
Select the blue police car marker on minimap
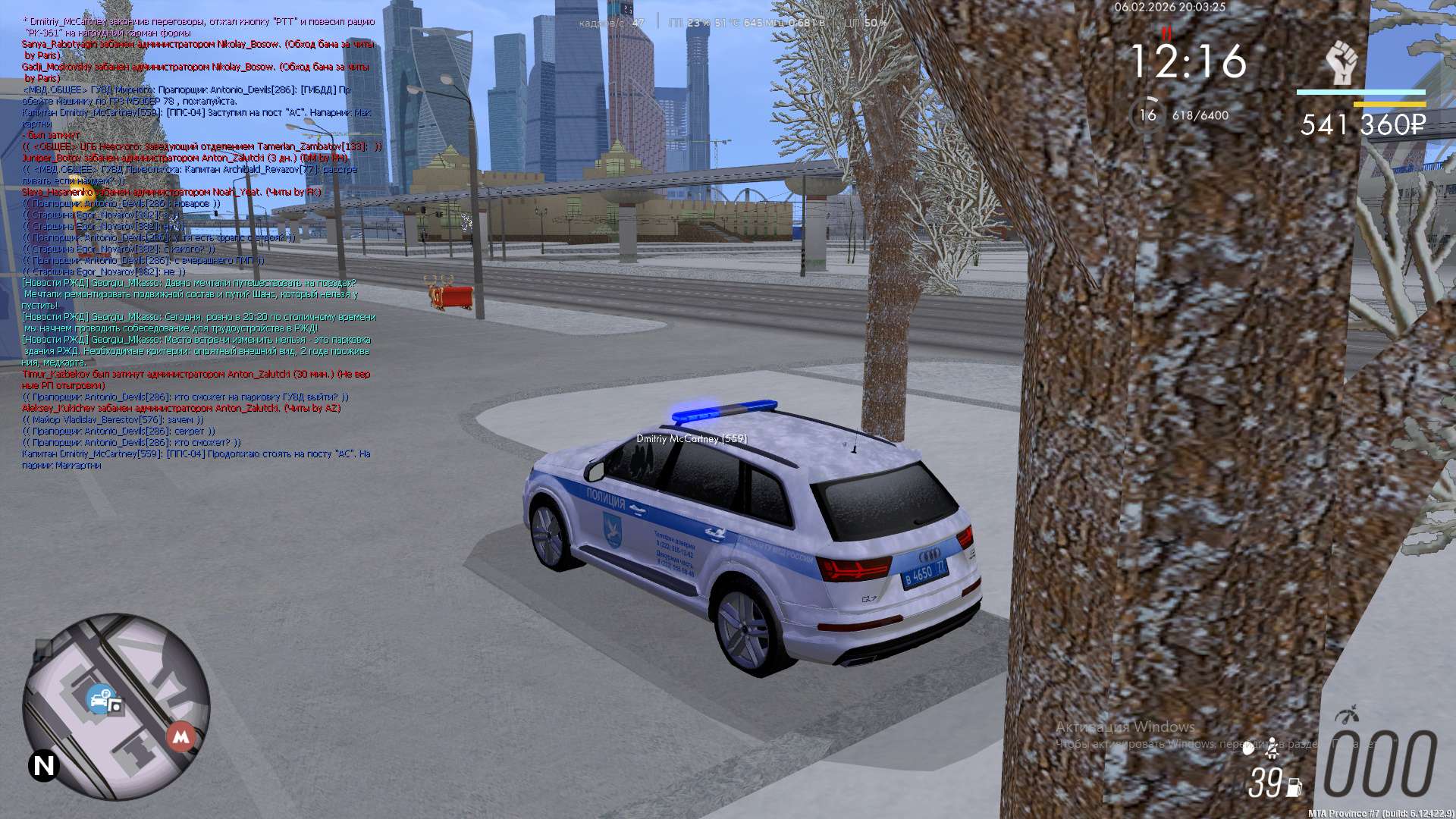(x=99, y=699)
